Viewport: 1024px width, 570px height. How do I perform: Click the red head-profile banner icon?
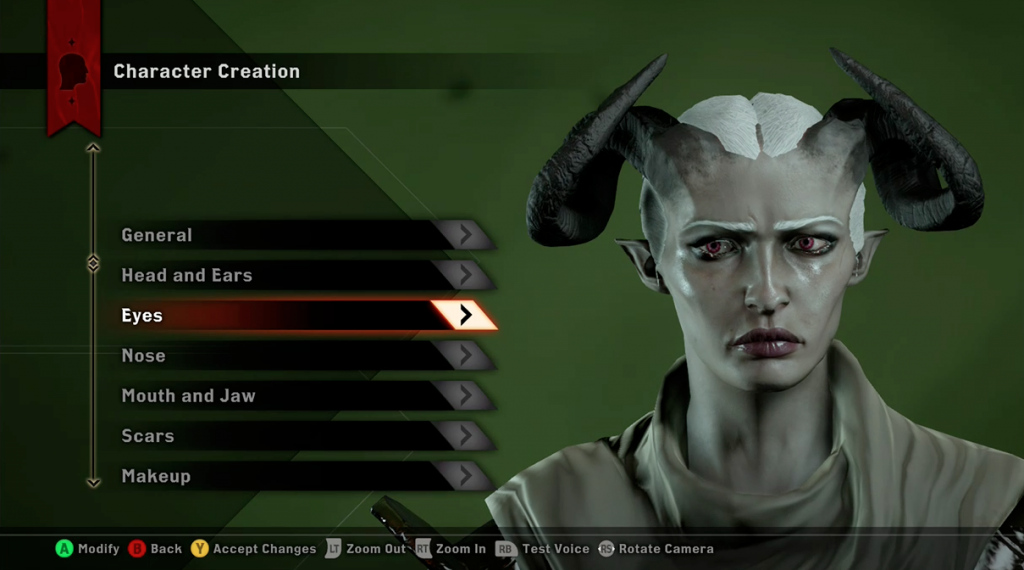pyautogui.click(x=73, y=71)
